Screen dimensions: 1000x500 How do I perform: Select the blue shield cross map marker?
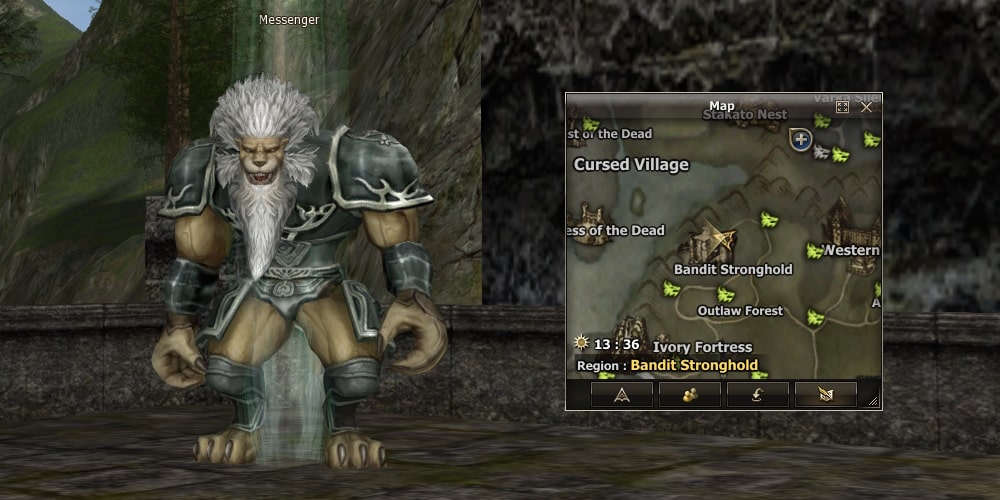coord(800,139)
